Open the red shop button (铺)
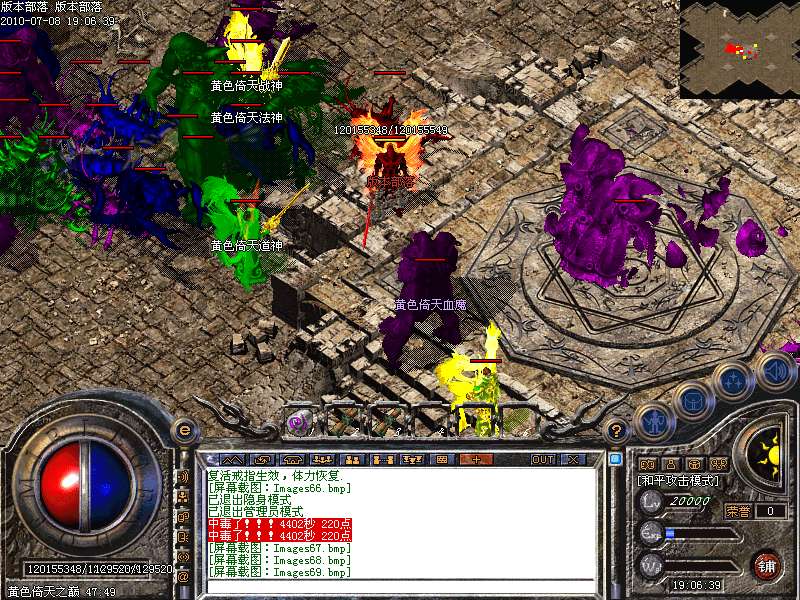 pyautogui.click(x=768, y=565)
